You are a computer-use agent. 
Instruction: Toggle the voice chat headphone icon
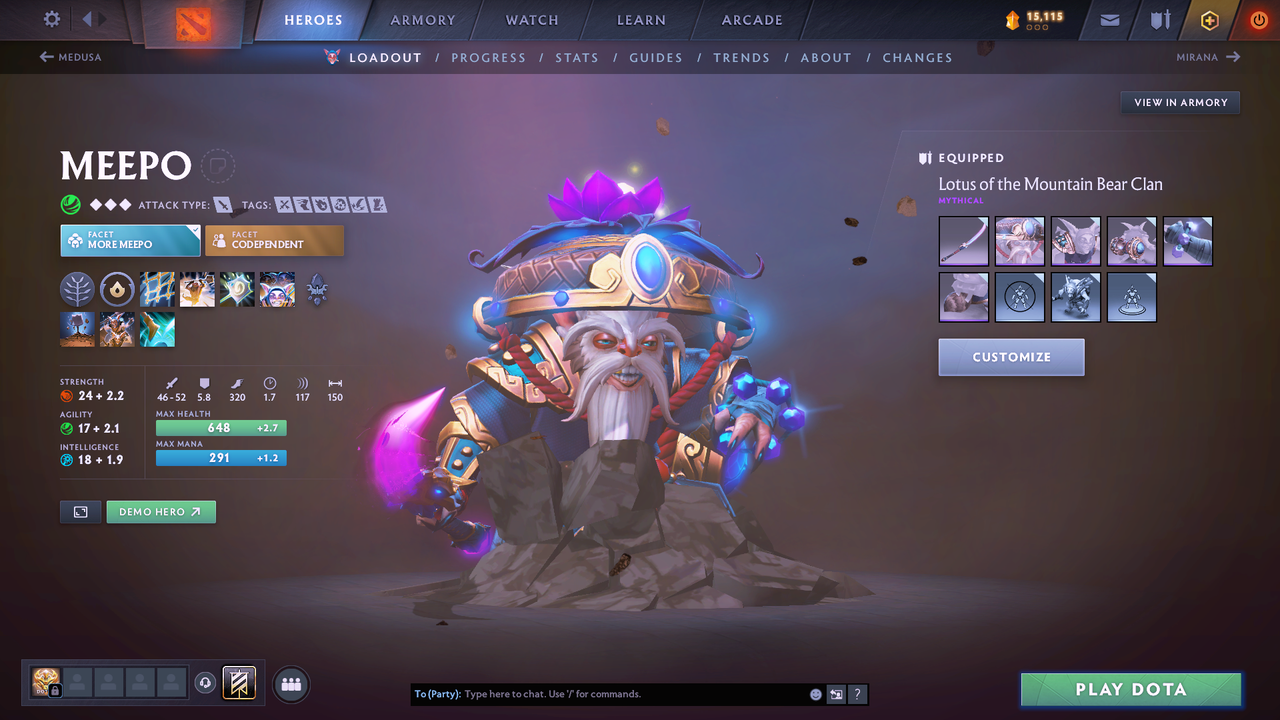(205, 683)
